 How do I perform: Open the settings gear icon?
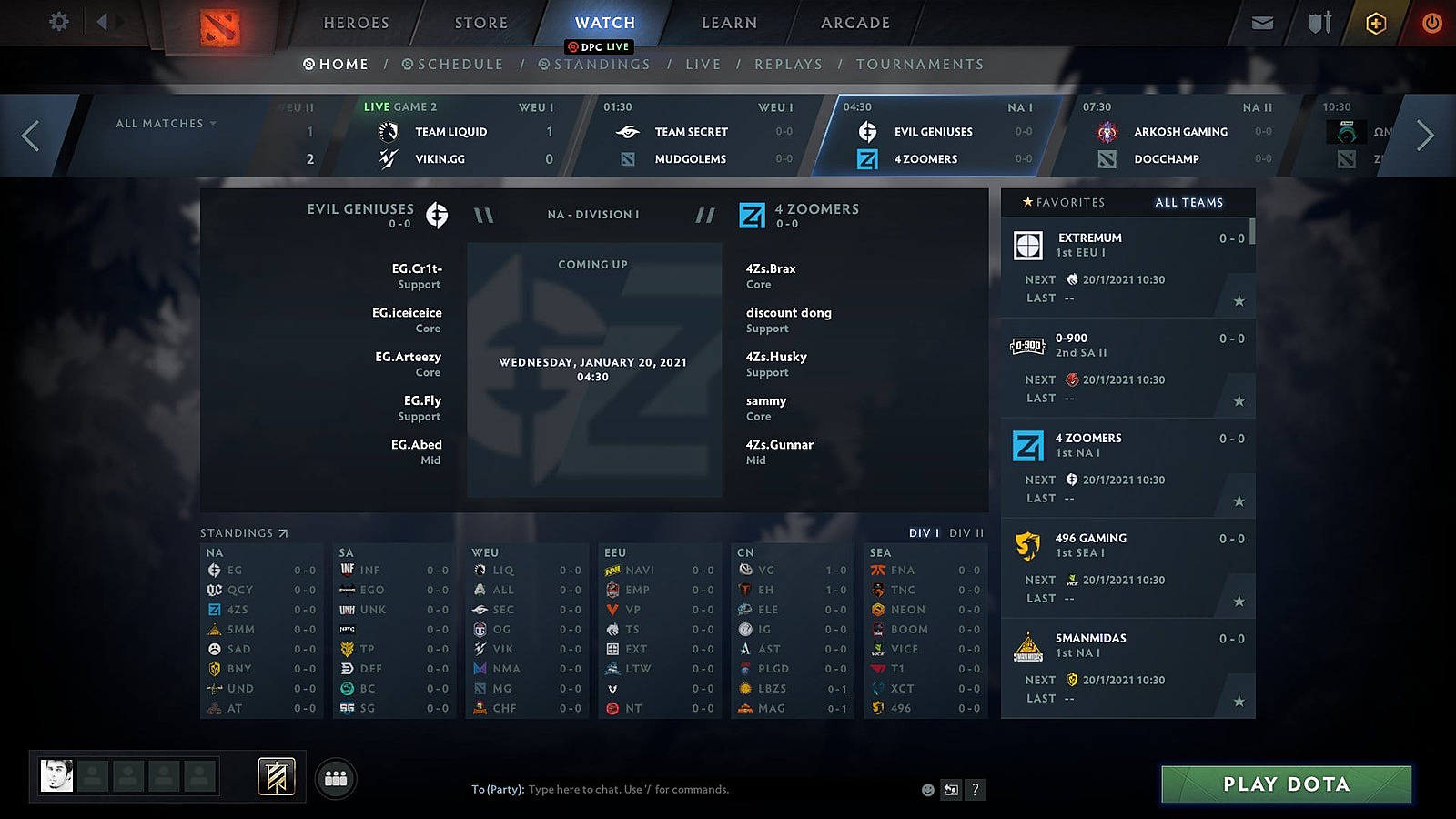pos(59,22)
